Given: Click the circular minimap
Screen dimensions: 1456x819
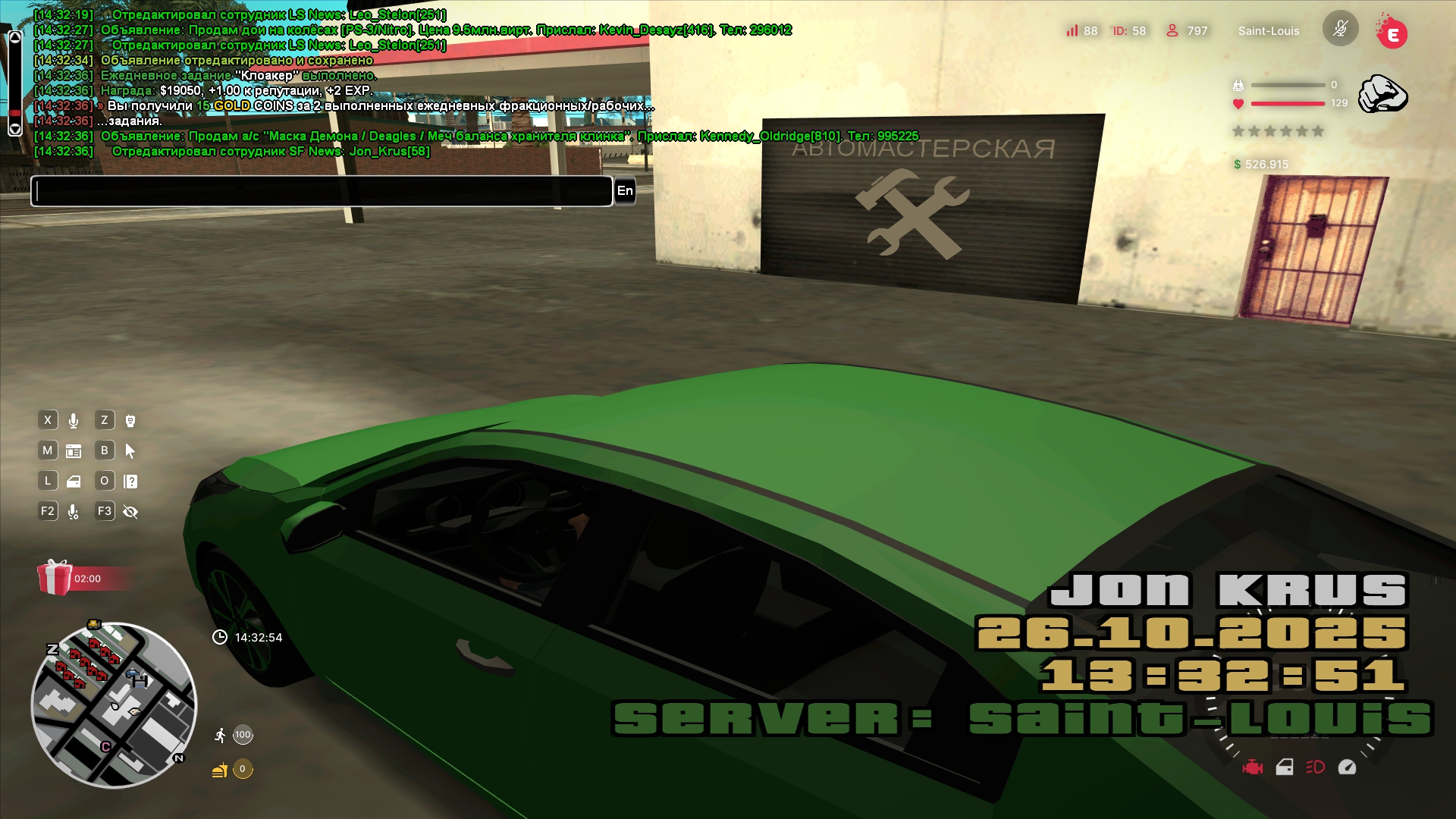Looking at the screenshot, I should tap(114, 705).
